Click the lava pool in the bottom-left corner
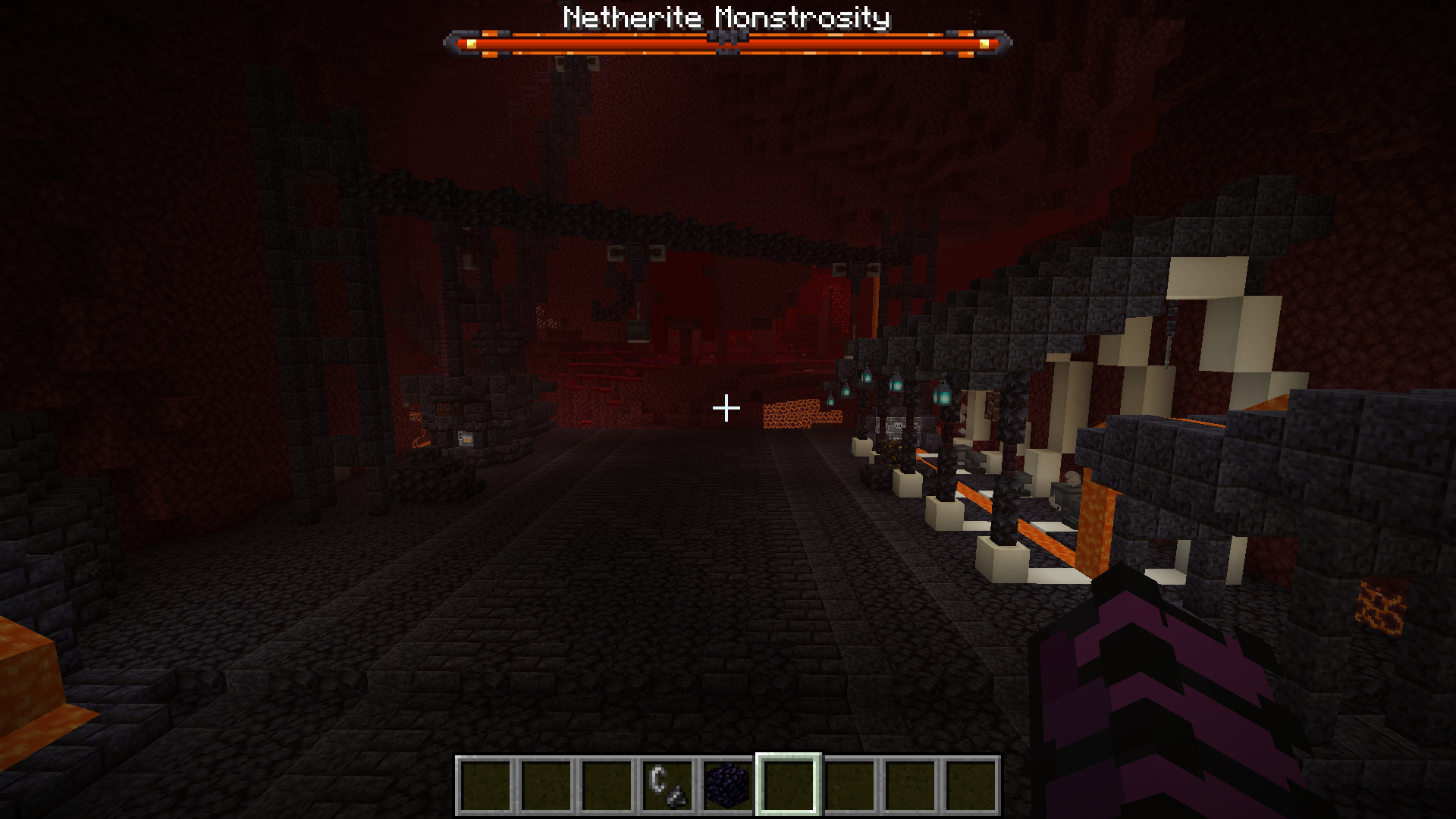Viewport: 1456px width, 819px height. coord(30,682)
